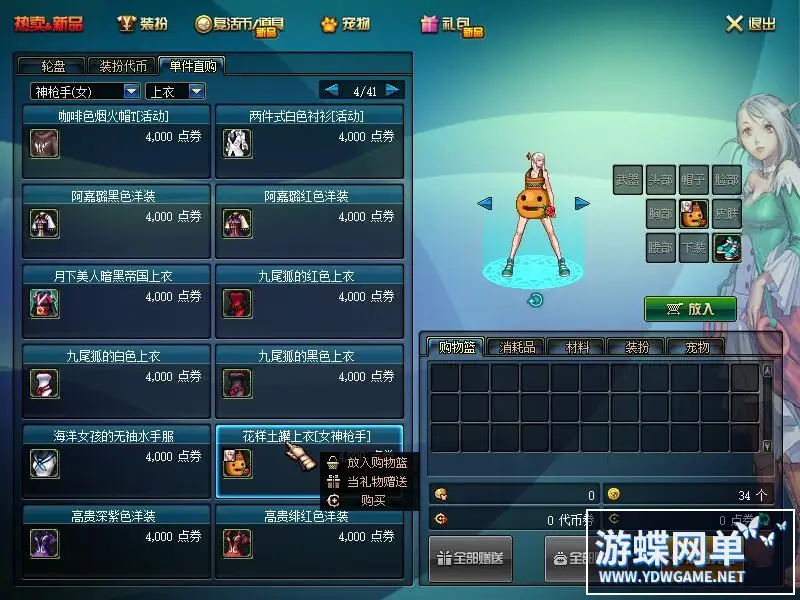Switch to the 消耗品 inventory tab
Viewport: 800px width, 600px height.
tap(517, 347)
